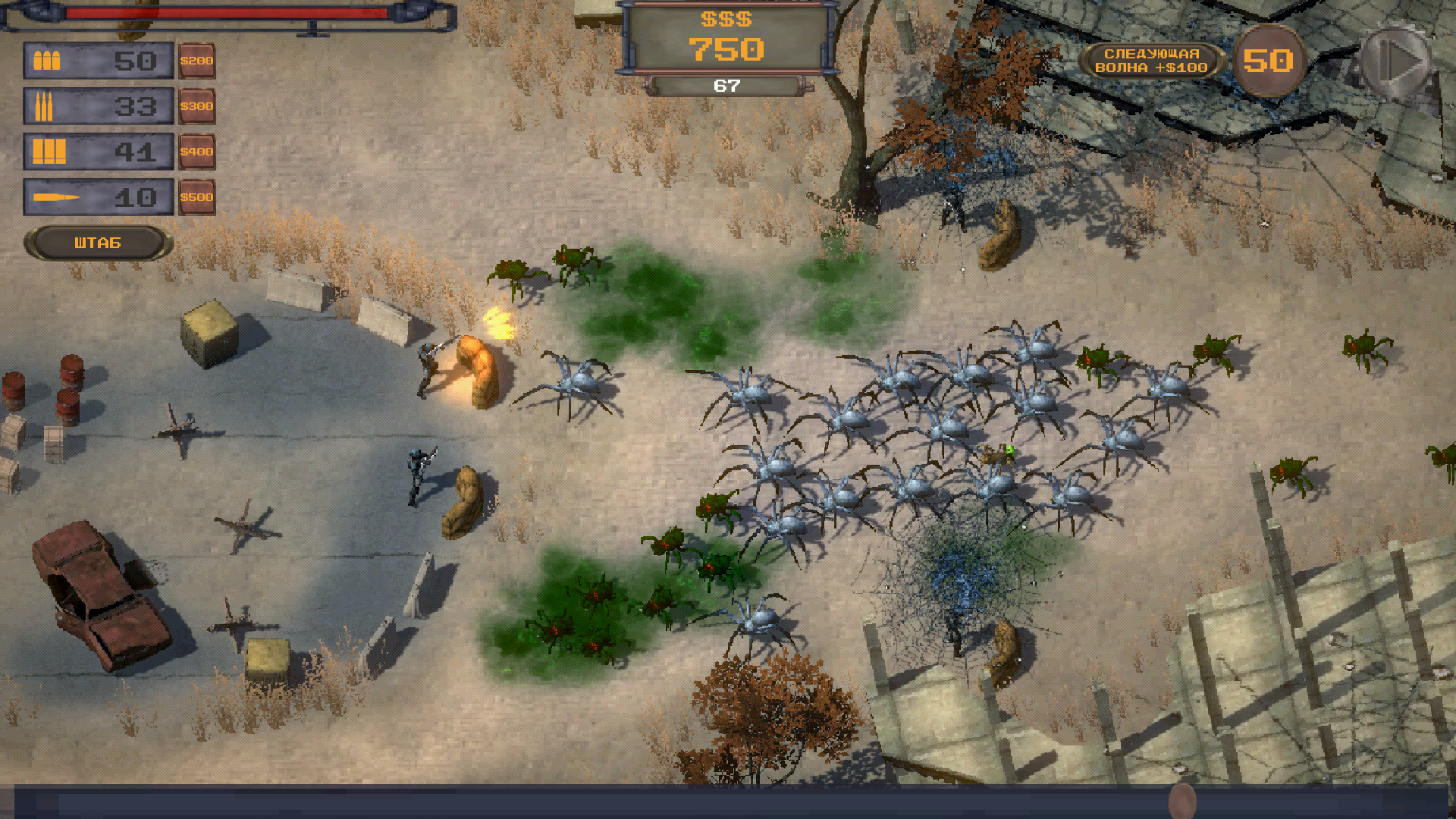Buy pistol ammo with the $200 button
Image resolution: width=1456 pixels, height=819 pixels.
pos(197,61)
